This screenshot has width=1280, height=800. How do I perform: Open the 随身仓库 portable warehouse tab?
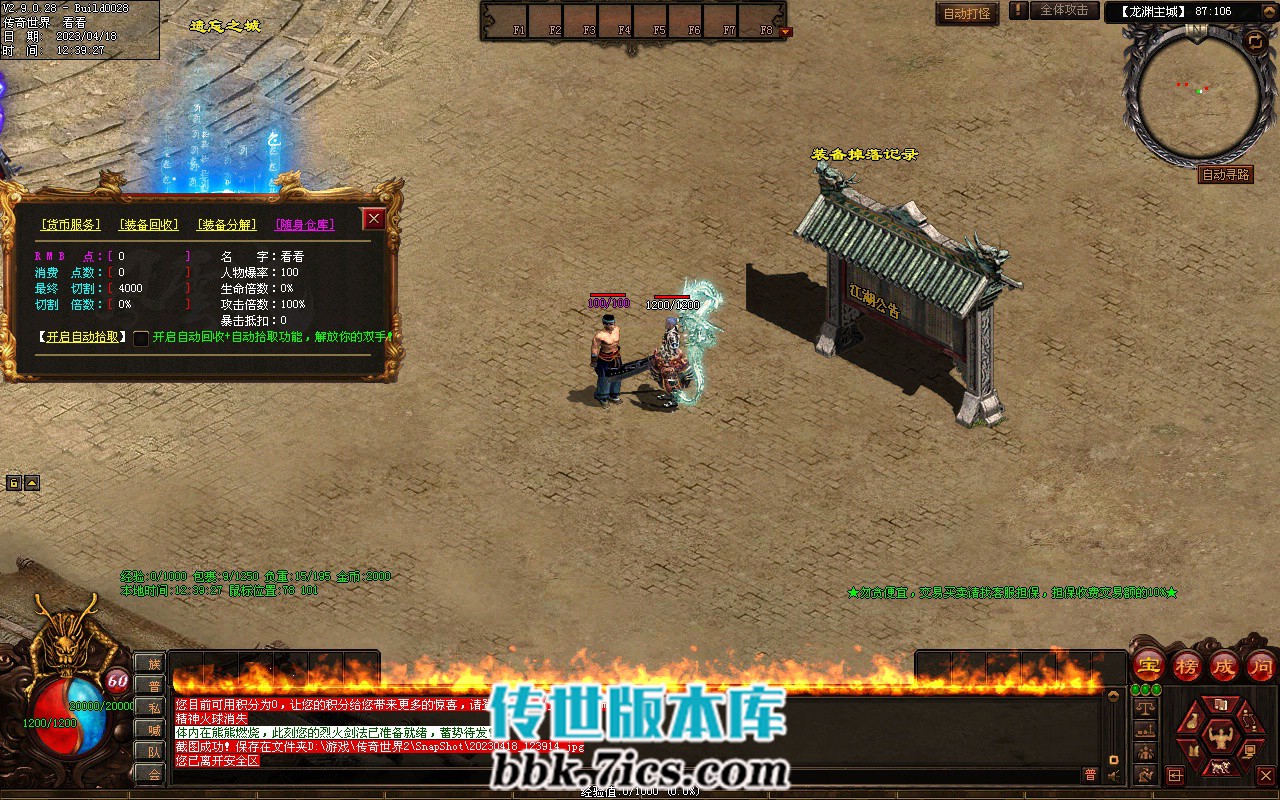[x=305, y=225]
